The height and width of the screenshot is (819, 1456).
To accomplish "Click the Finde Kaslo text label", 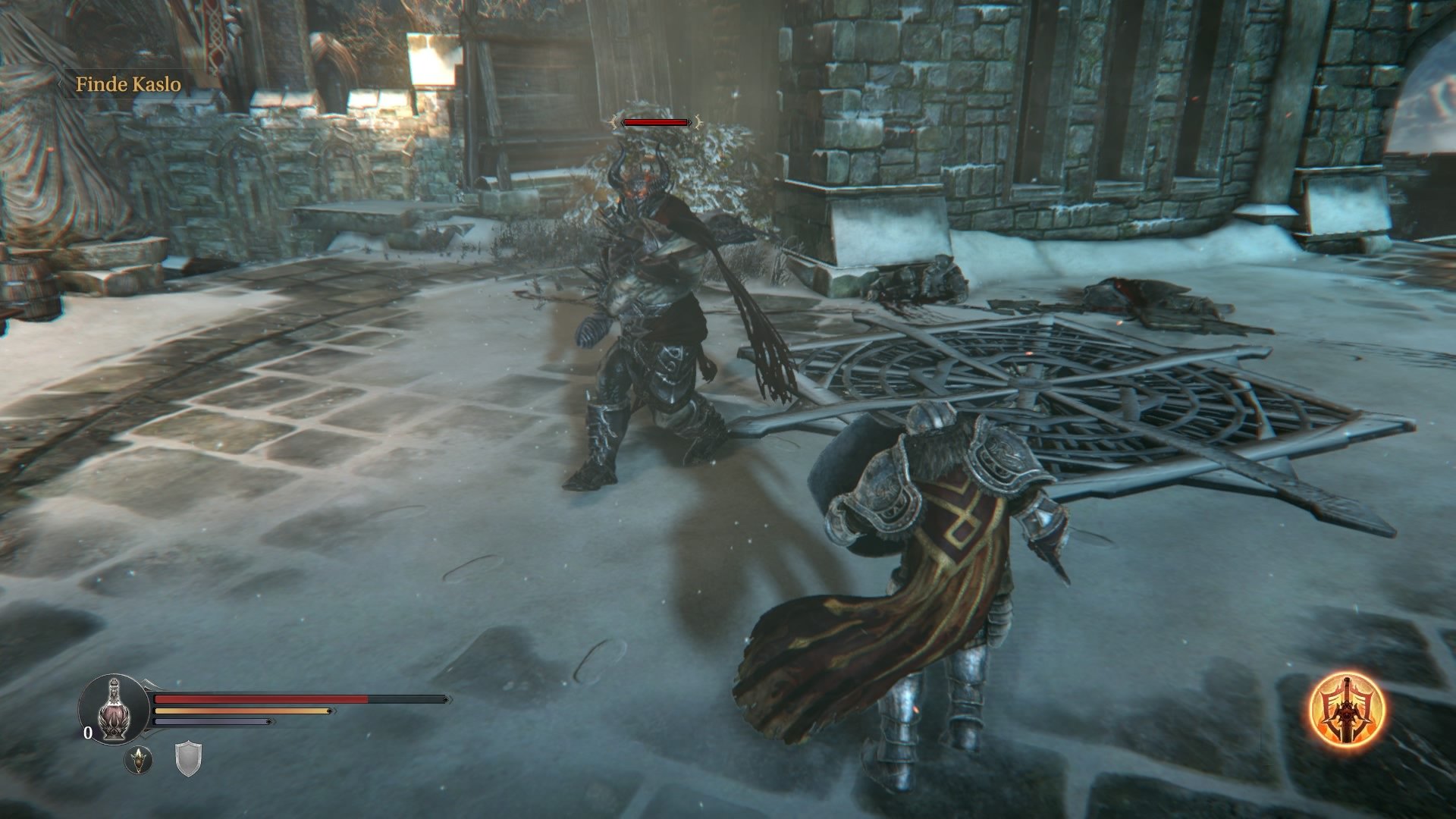I will click(x=129, y=85).
